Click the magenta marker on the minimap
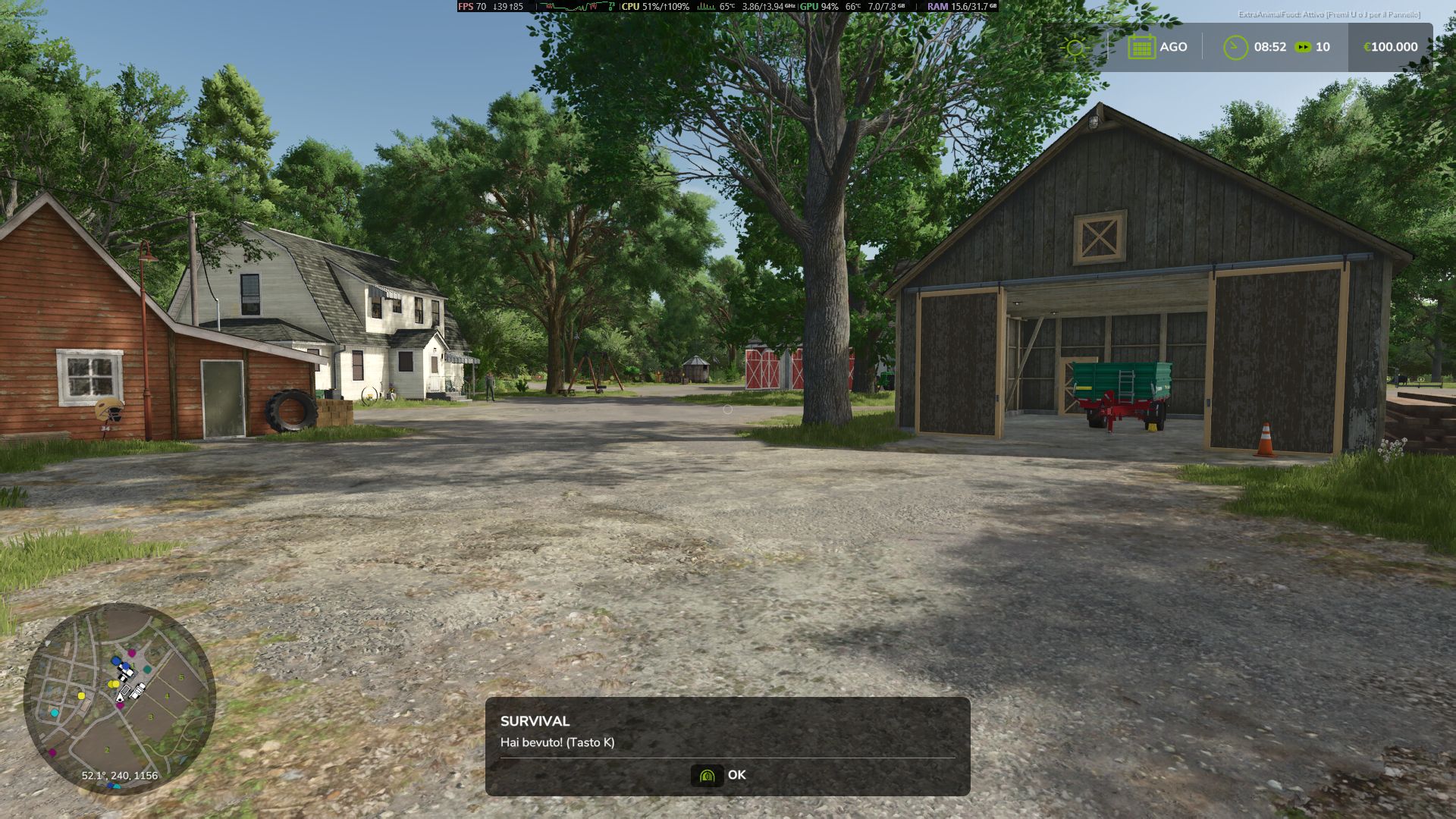The height and width of the screenshot is (819, 1456). coord(132,653)
